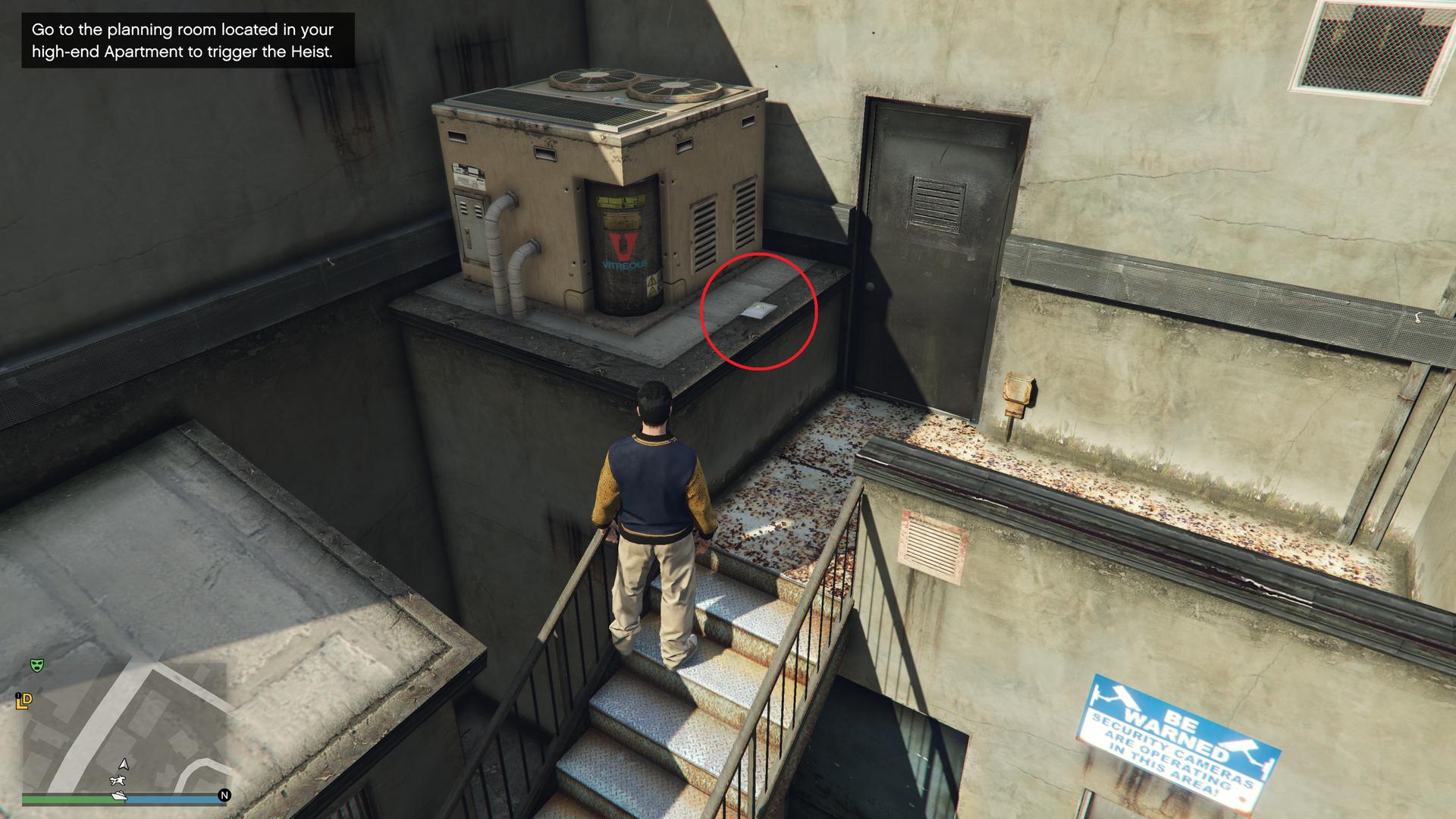Select the white player arrow on the minimap
This screenshot has height=819, width=1456.
124,764
